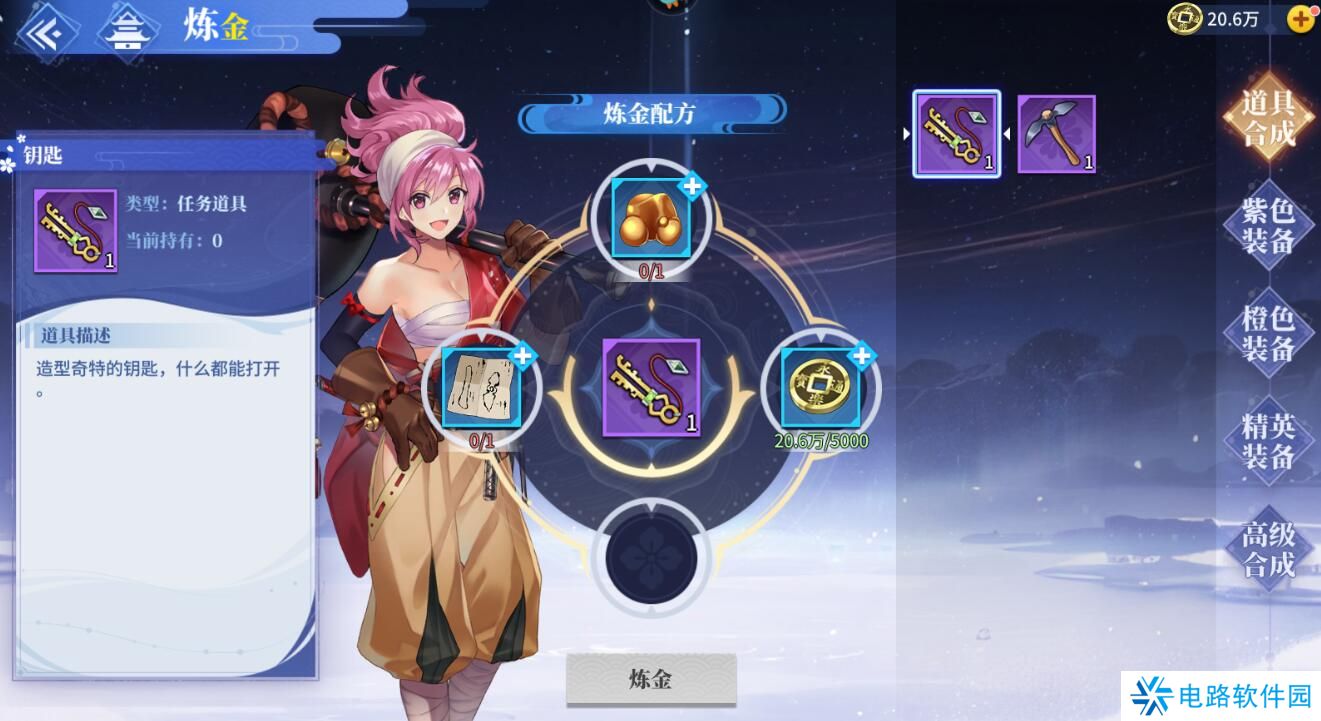Click the key item in recipe center
Image resolution: width=1321 pixels, height=721 pixels.
tap(651, 388)
